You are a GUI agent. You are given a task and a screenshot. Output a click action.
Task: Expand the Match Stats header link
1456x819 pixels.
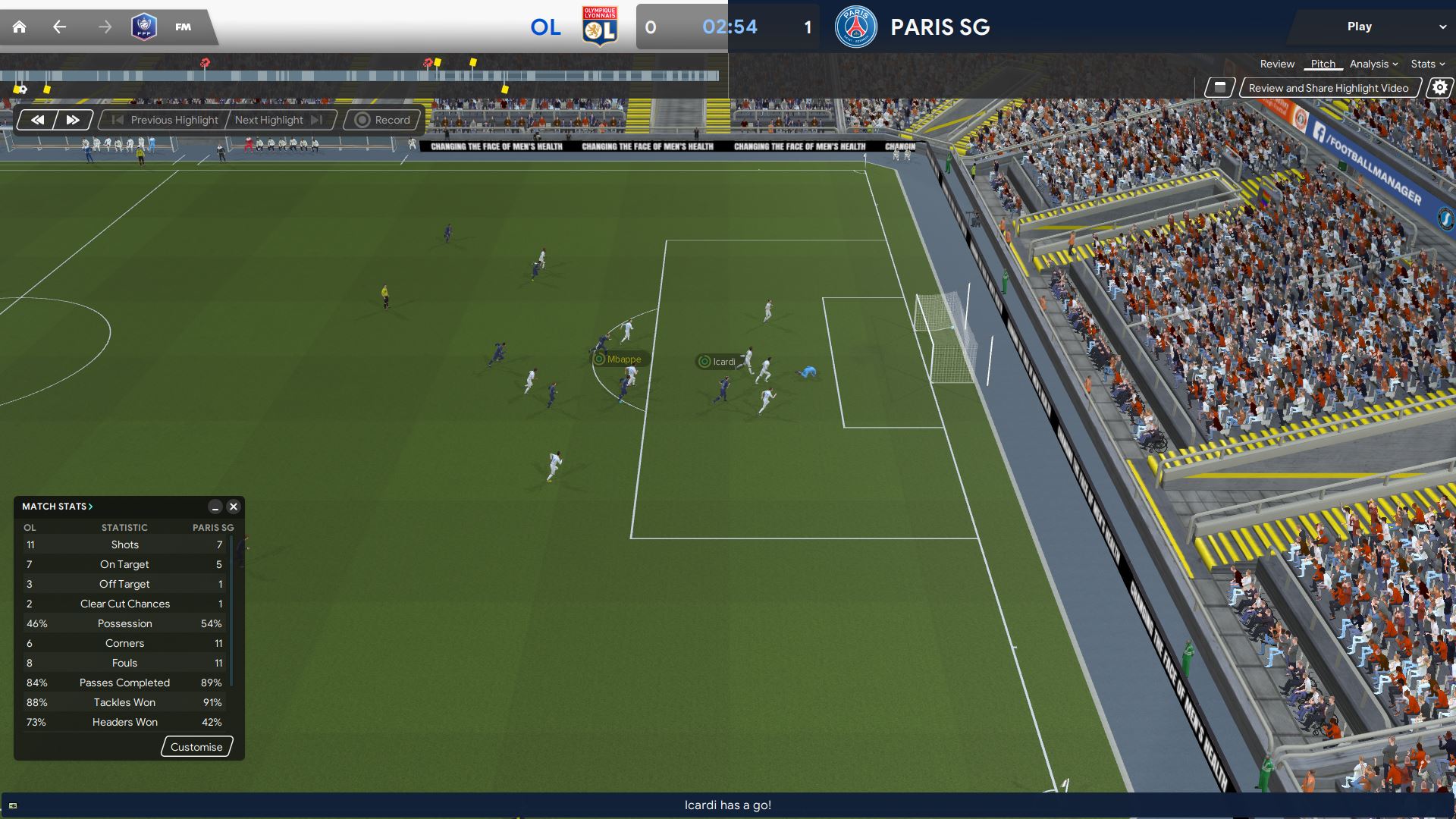[x=58, y=507]
